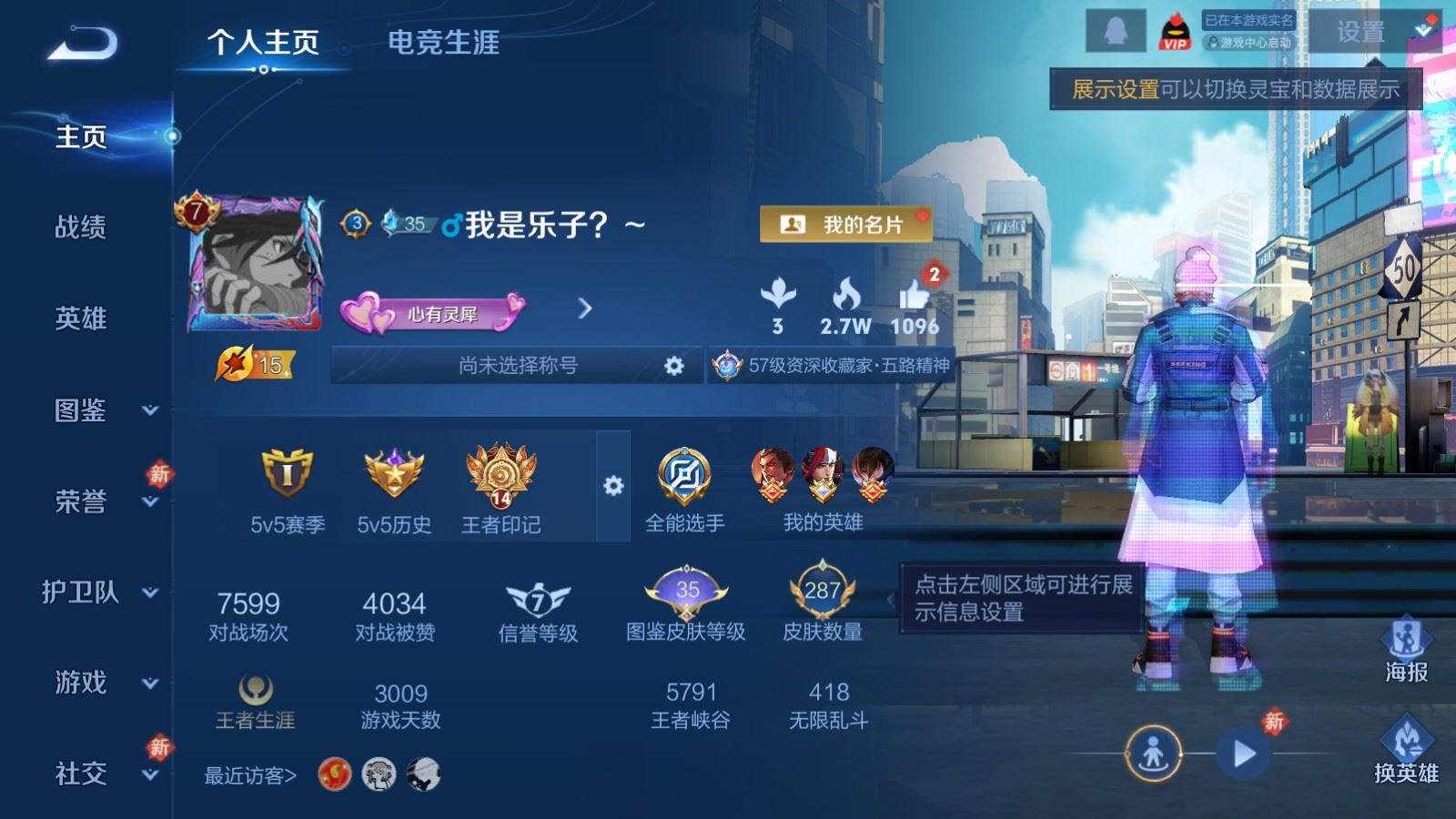Open the 王者印记 mark icon
Screen dimensions: 1456x819
503,478
